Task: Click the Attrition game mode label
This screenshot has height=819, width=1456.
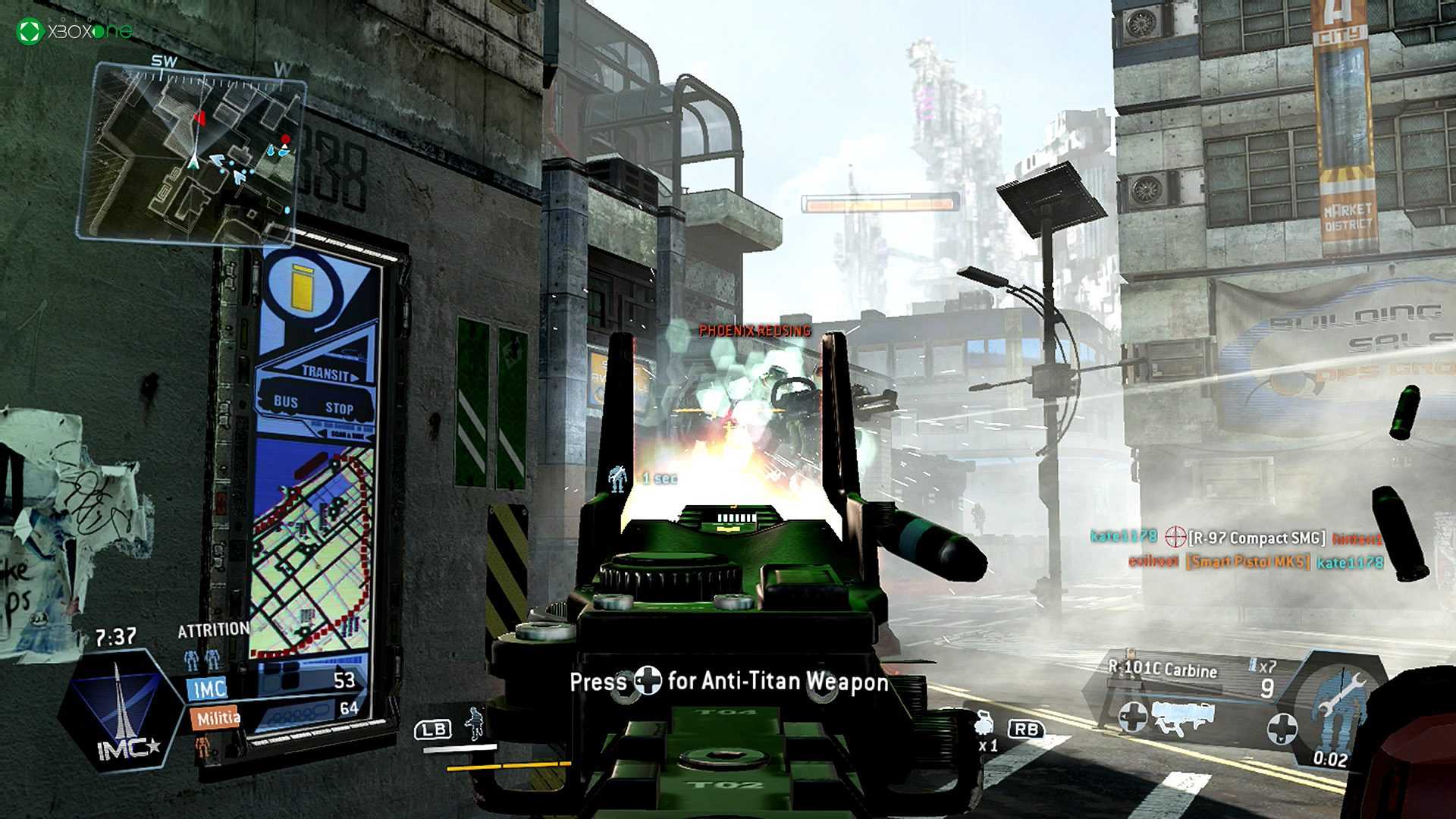Action: pos(213,630)
